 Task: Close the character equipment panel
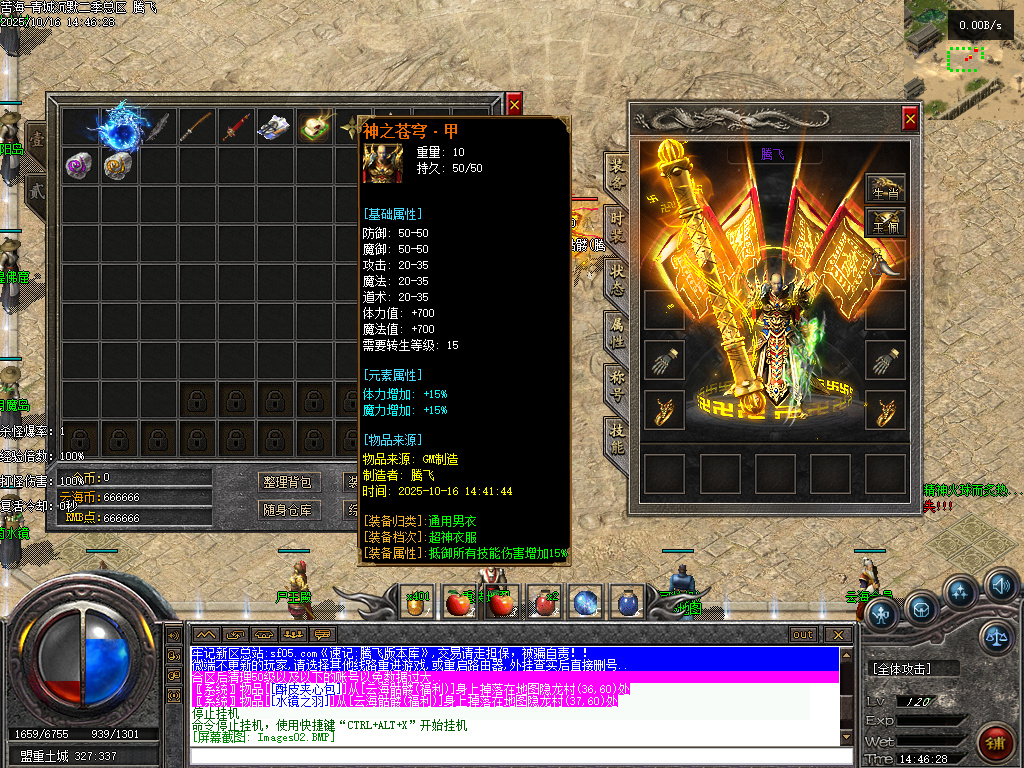[910, 119]
